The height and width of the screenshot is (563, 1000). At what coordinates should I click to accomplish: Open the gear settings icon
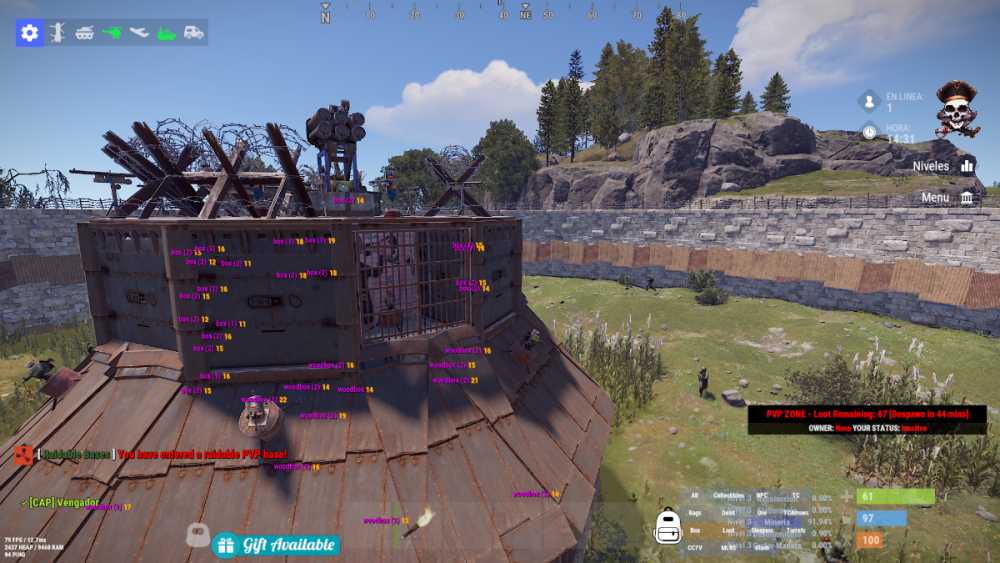tap(29, 33)
